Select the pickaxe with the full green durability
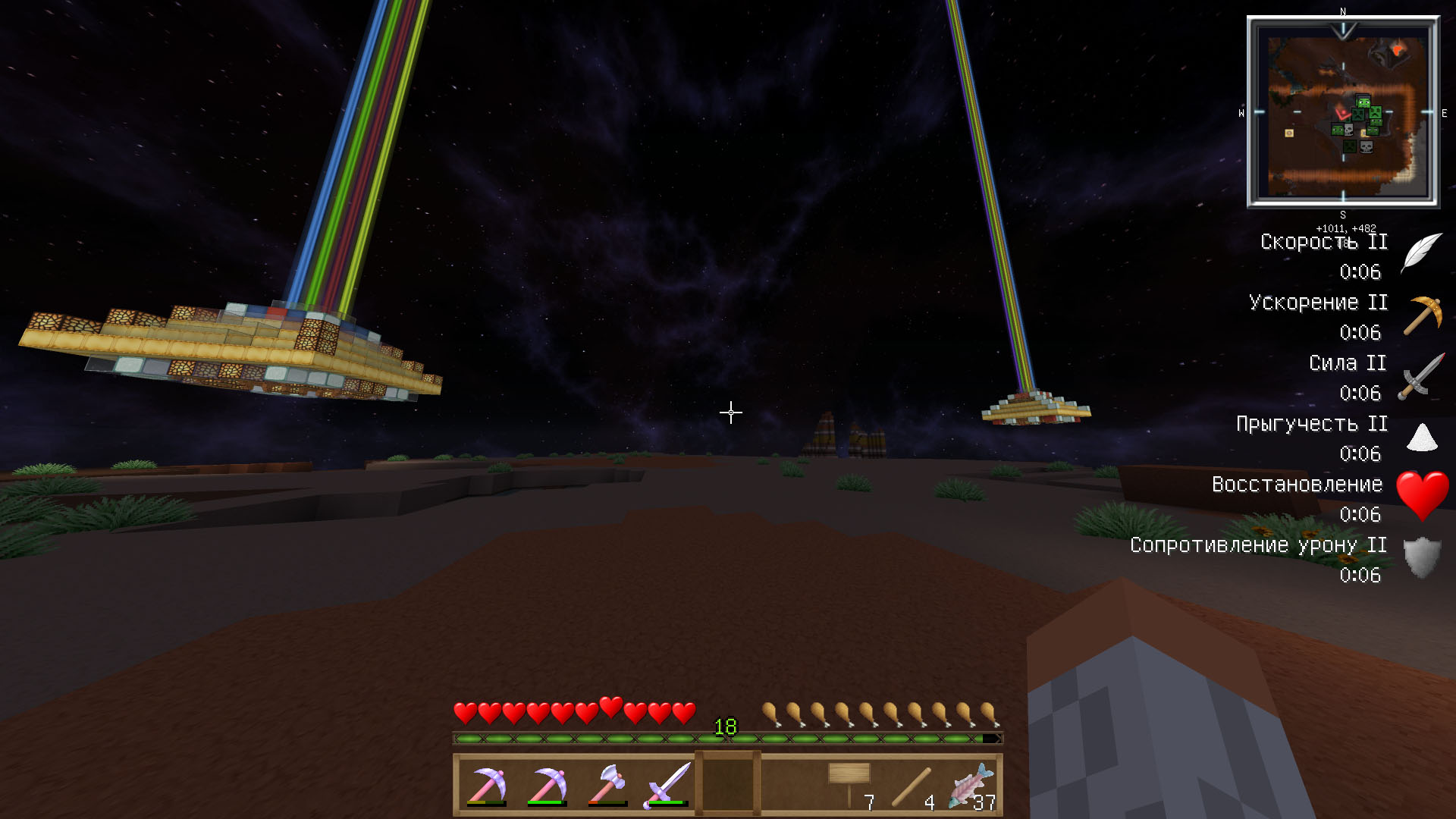The image size is (1456, 819). 547,786
